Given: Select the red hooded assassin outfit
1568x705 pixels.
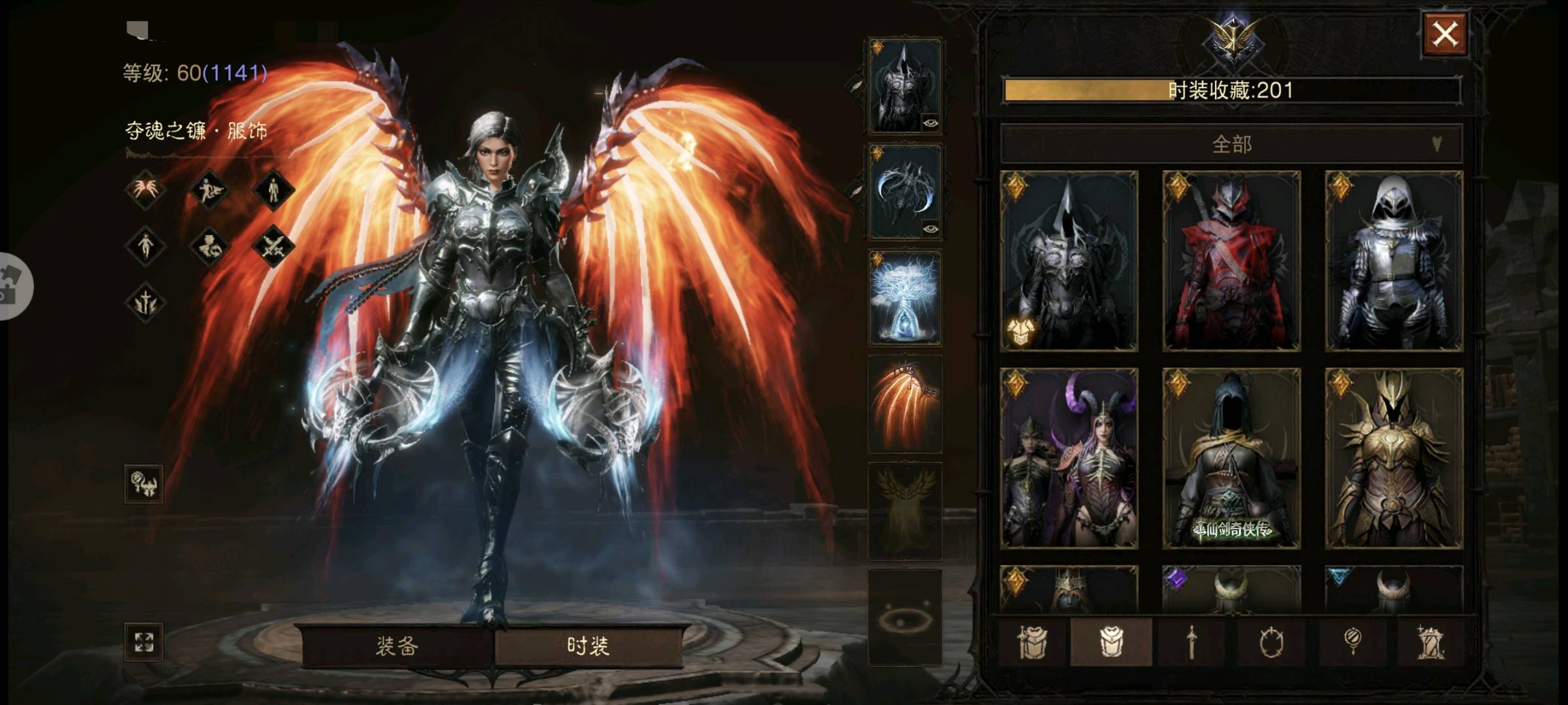Looking at the screenshot, I should click(x=1231, y=261).
